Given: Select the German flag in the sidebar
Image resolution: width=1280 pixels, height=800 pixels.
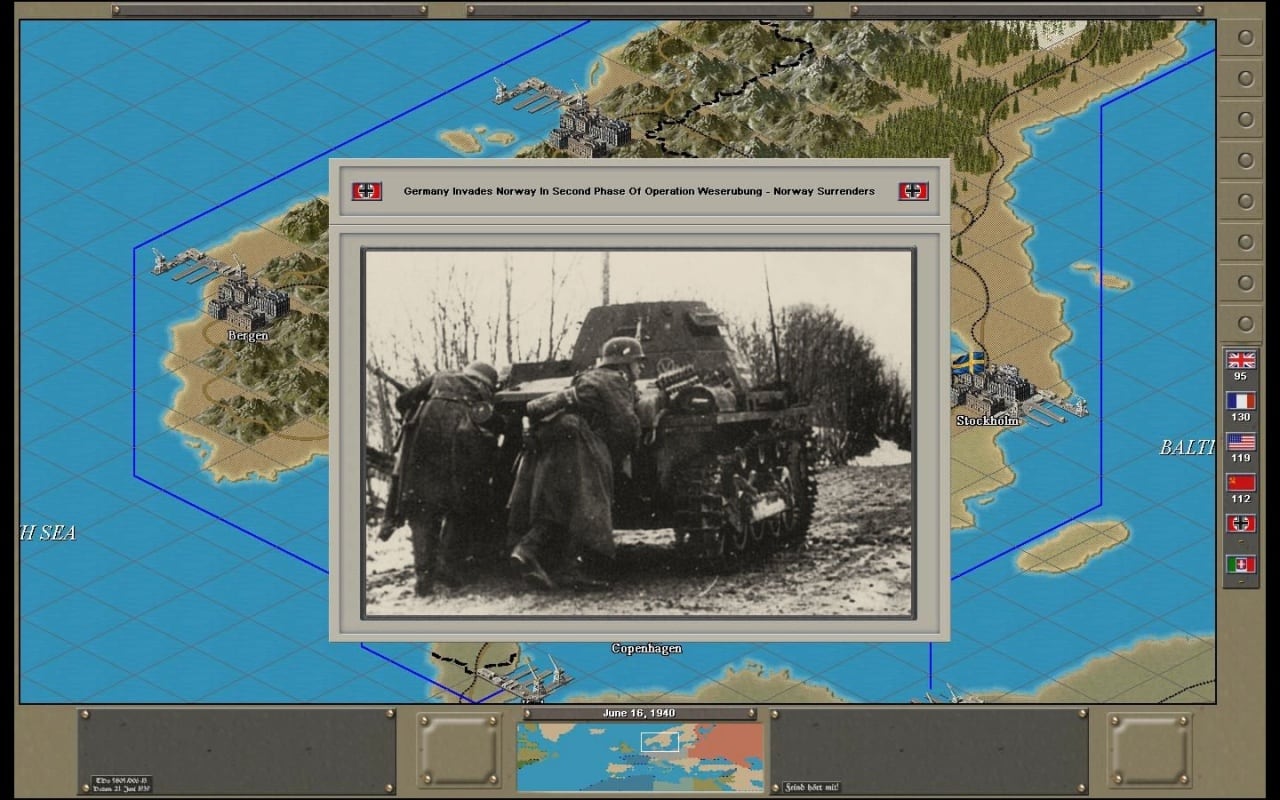Looking at the screenshot, I should 1240,521.
